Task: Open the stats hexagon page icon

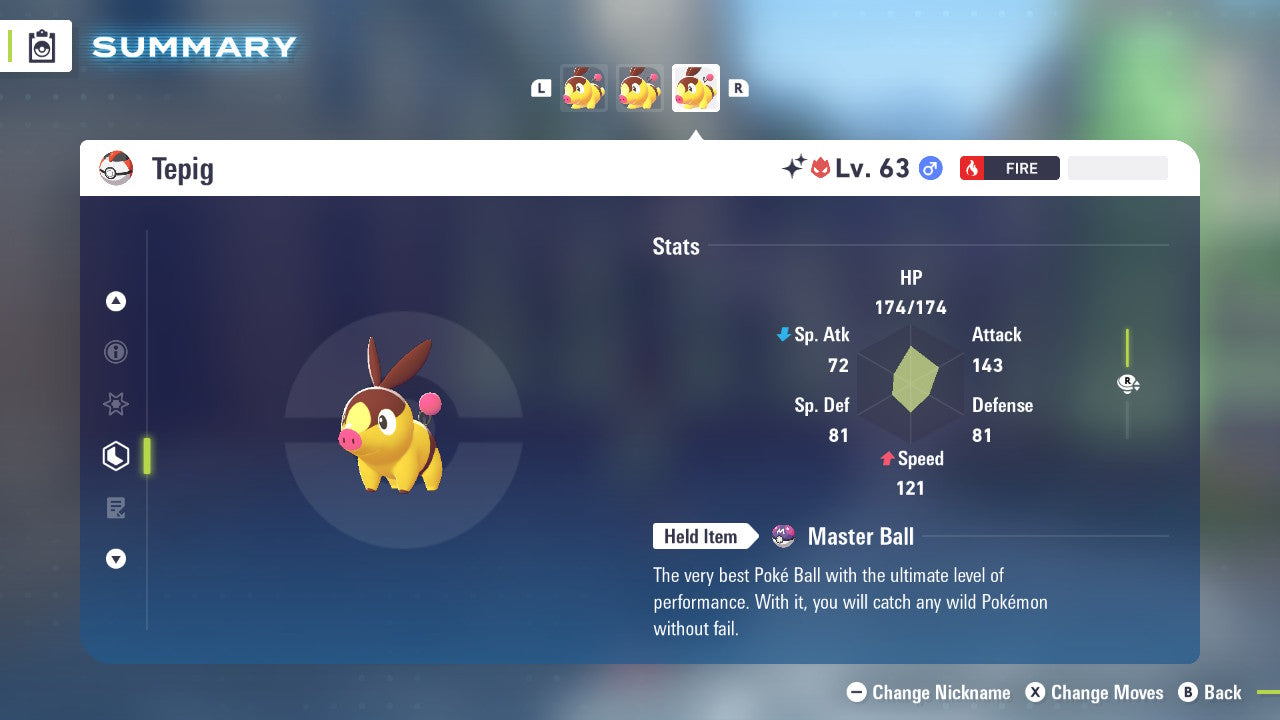Action: [x=116, y=455]
